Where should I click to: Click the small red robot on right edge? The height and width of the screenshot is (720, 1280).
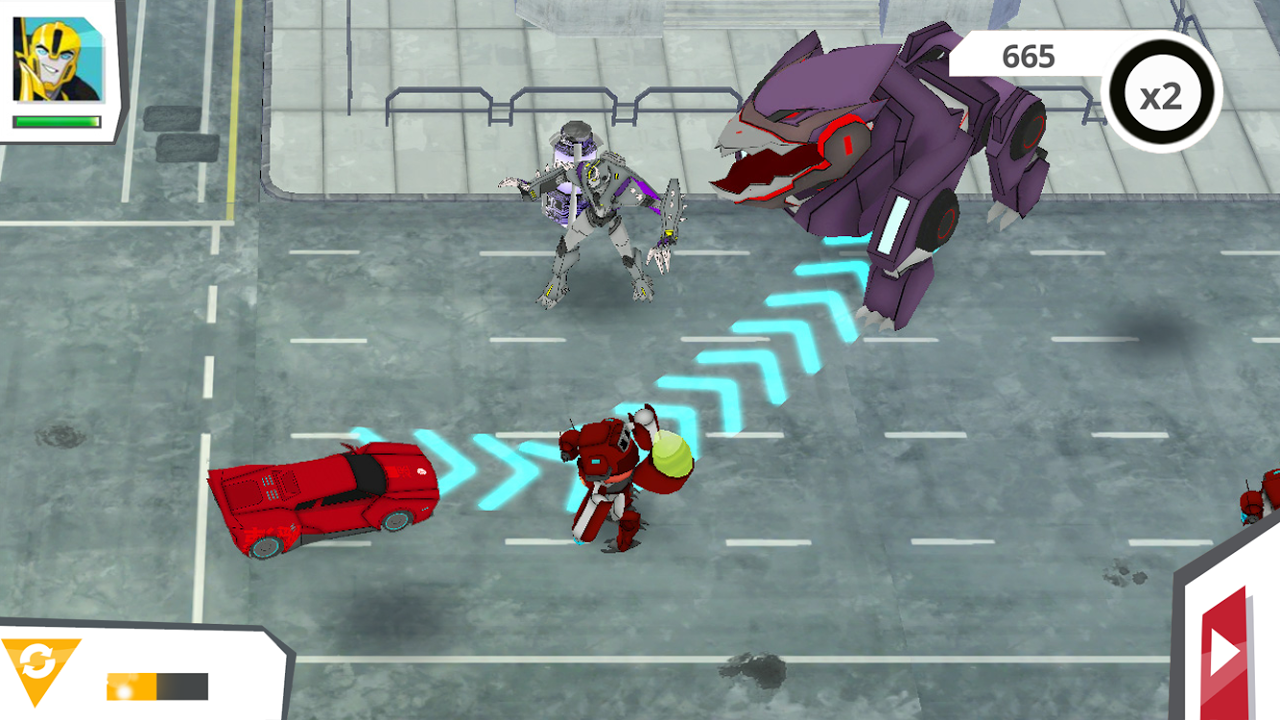click(x=1253, y=505)
